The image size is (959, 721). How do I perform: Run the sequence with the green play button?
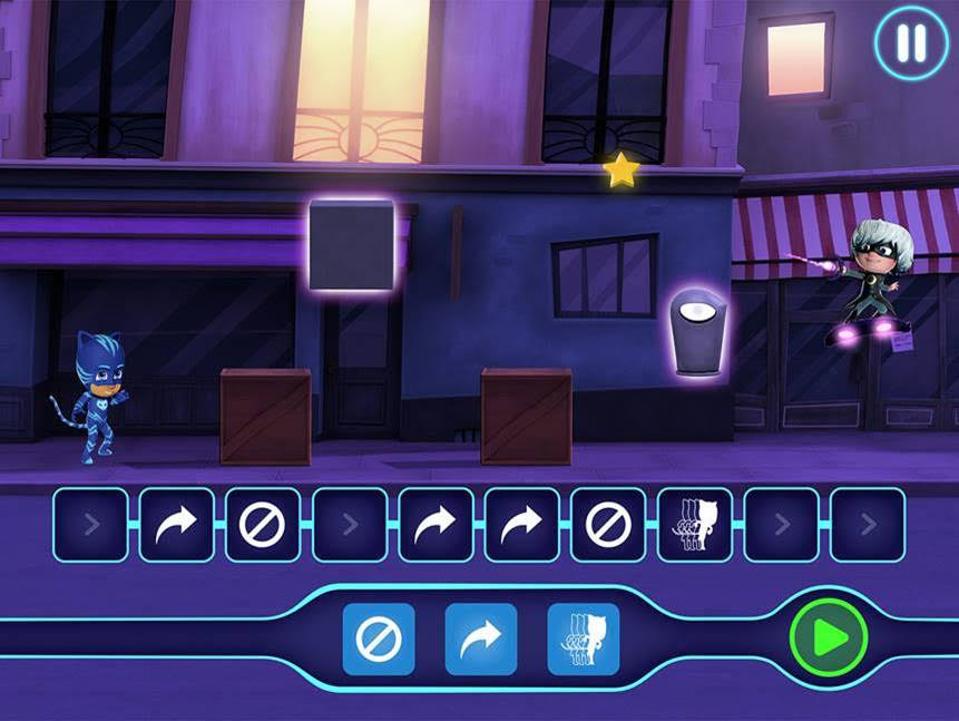[829, 638]
